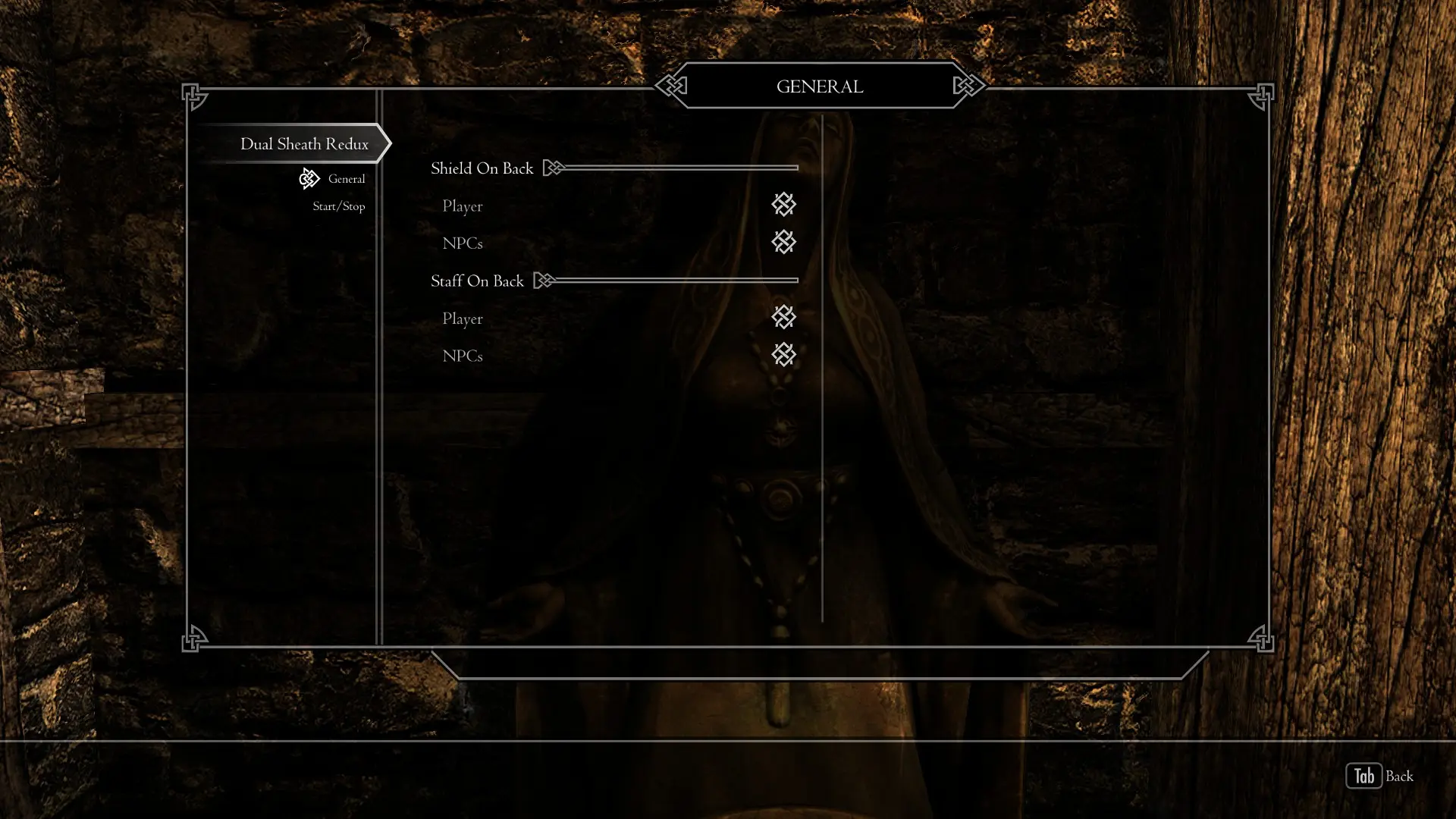The height and width of the screenshot is (819, 1456).
Task: Toggle Shield On Back for Player
Action: 783,205
